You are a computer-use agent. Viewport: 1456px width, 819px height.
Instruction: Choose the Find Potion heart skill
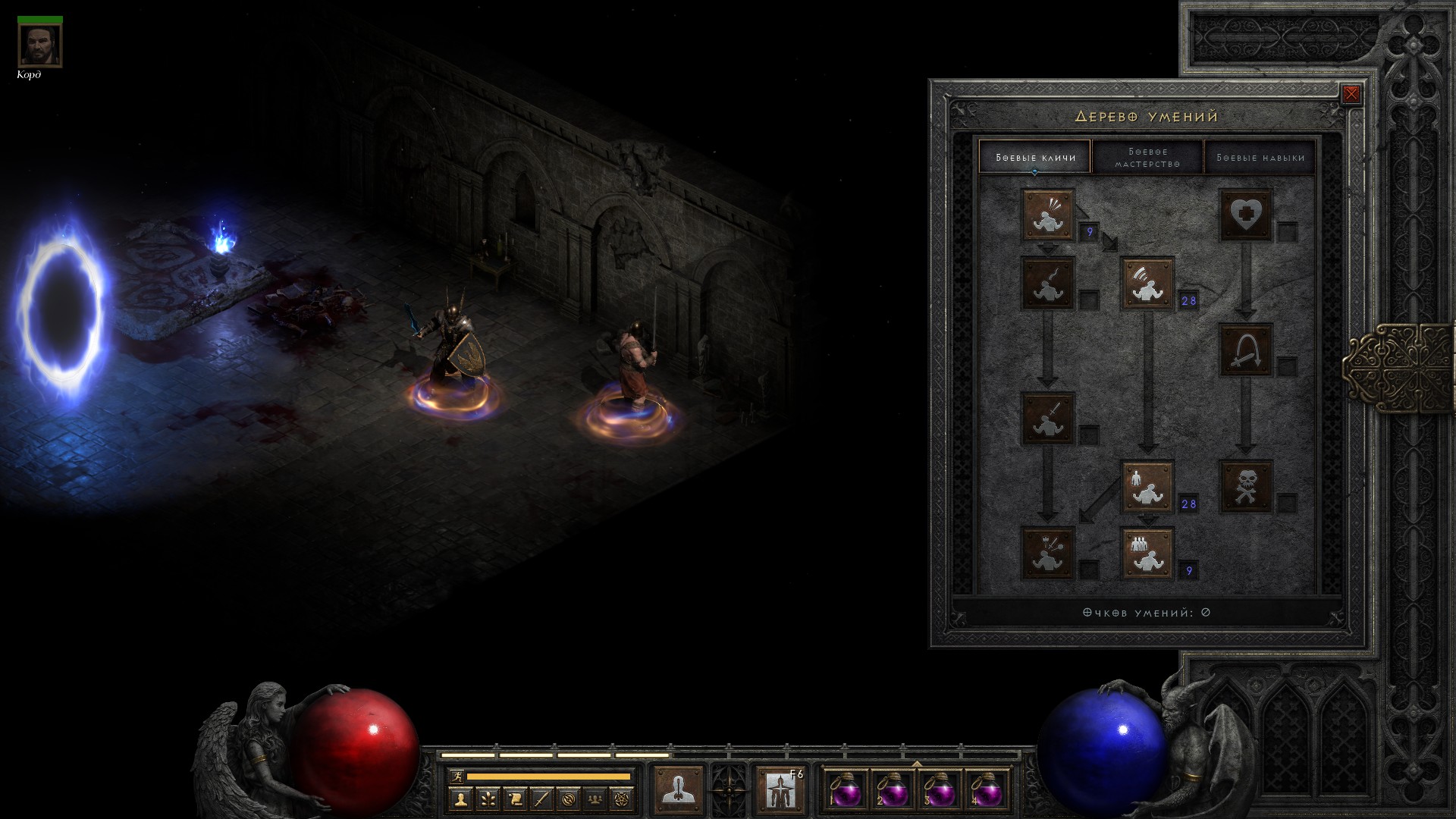tap(1245, 215)
